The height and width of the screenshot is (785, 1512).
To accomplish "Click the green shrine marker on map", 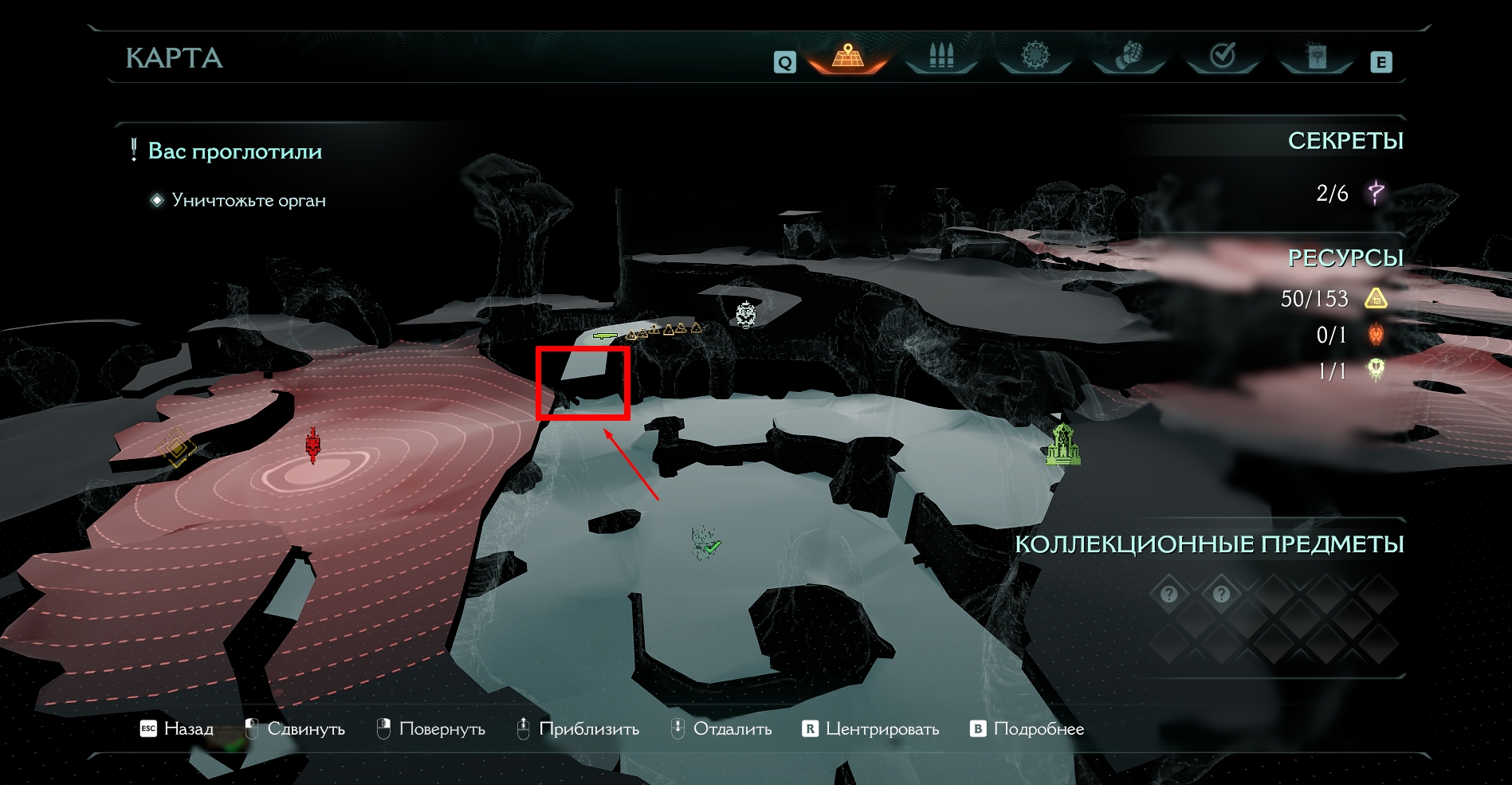I will (x=1063, y=445).
